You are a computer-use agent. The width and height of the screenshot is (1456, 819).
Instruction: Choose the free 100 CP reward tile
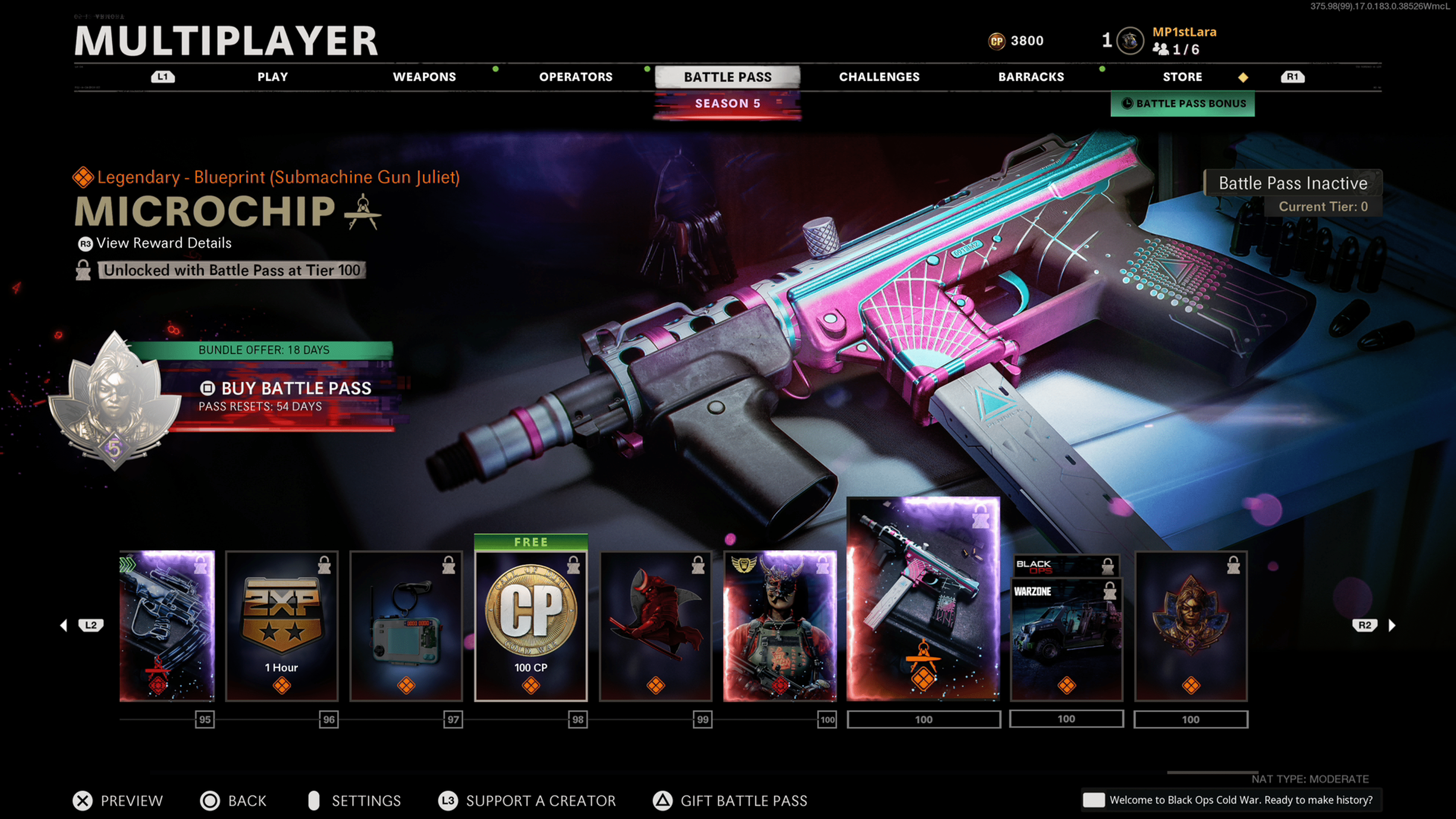(x=530, y=626)
